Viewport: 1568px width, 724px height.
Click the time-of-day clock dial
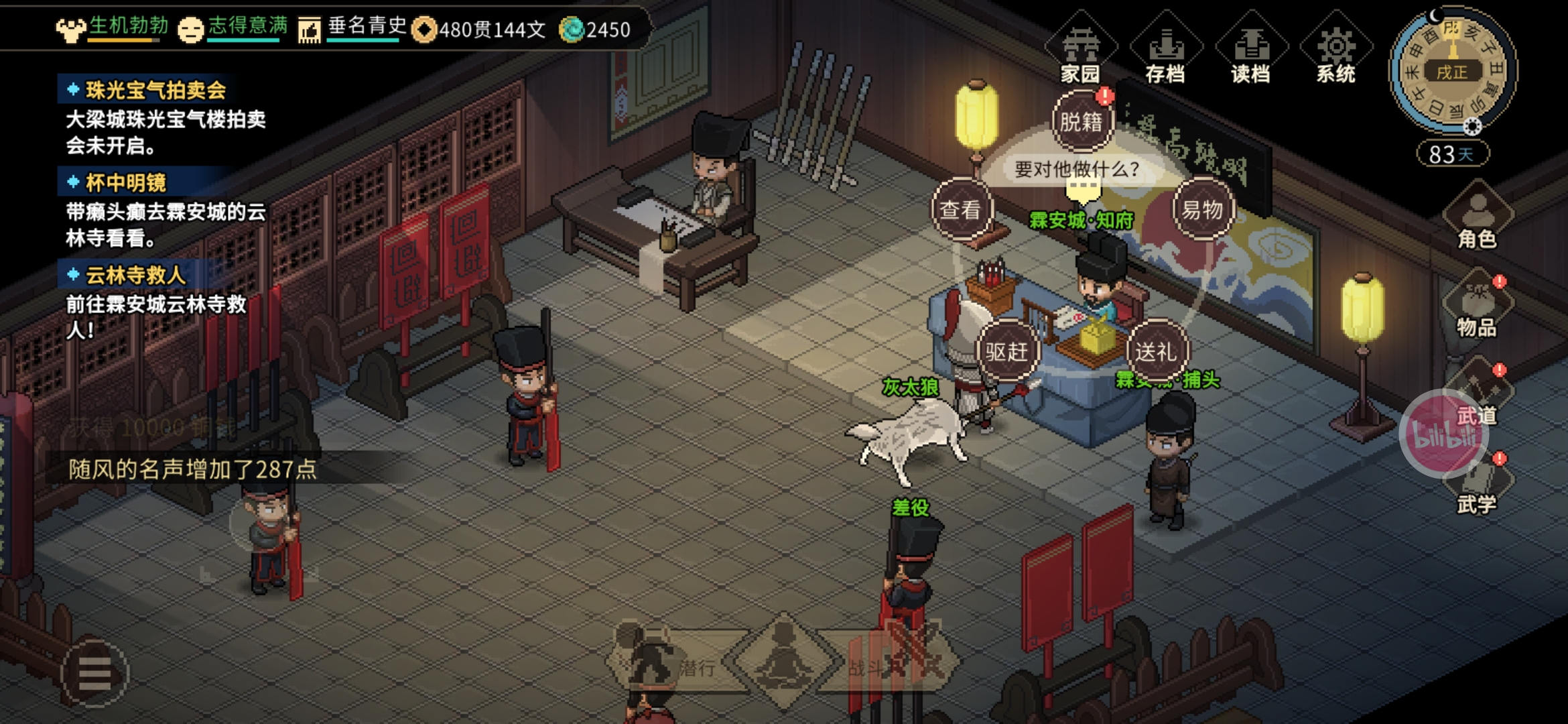click(1452, 70)
